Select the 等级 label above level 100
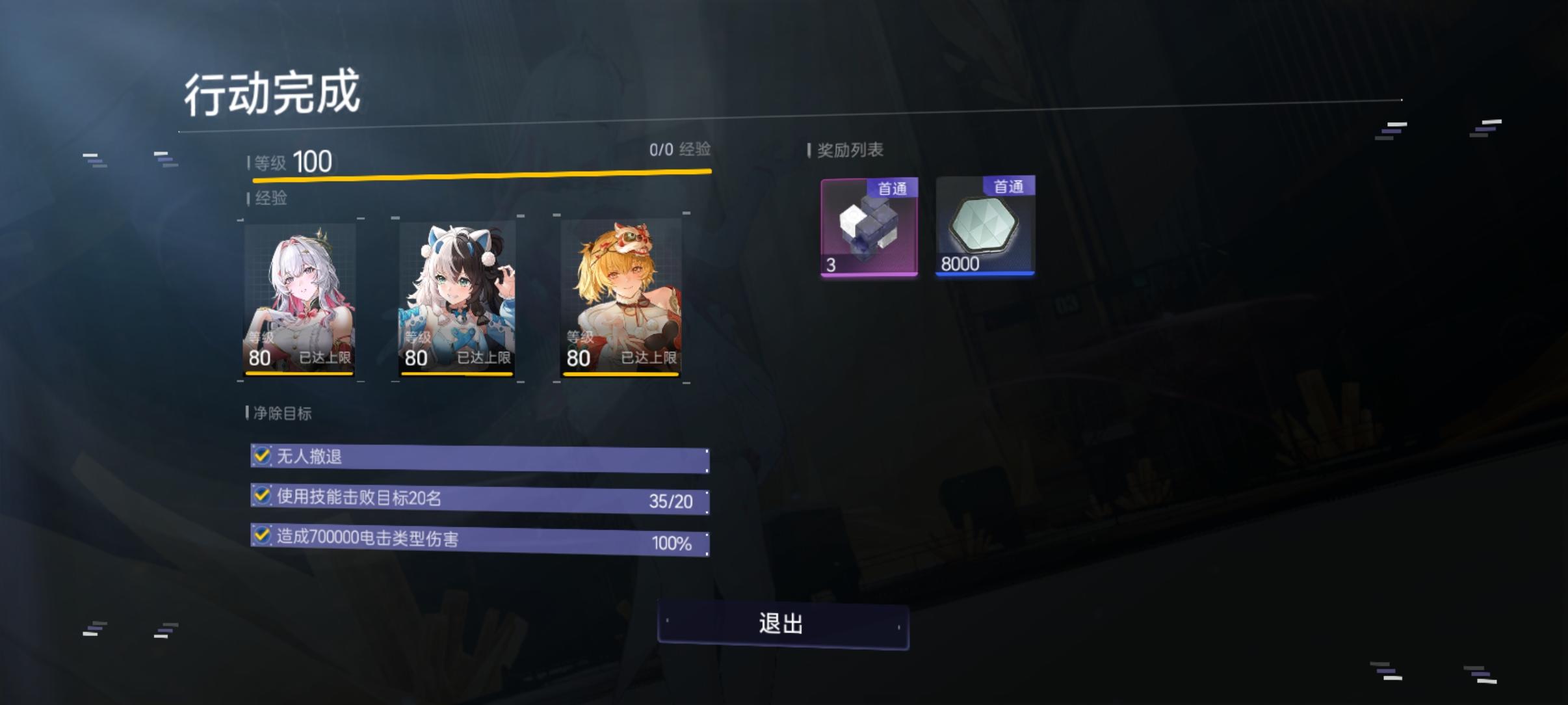This screenshot has height=705, width=1568. click(x=267, y=160)
